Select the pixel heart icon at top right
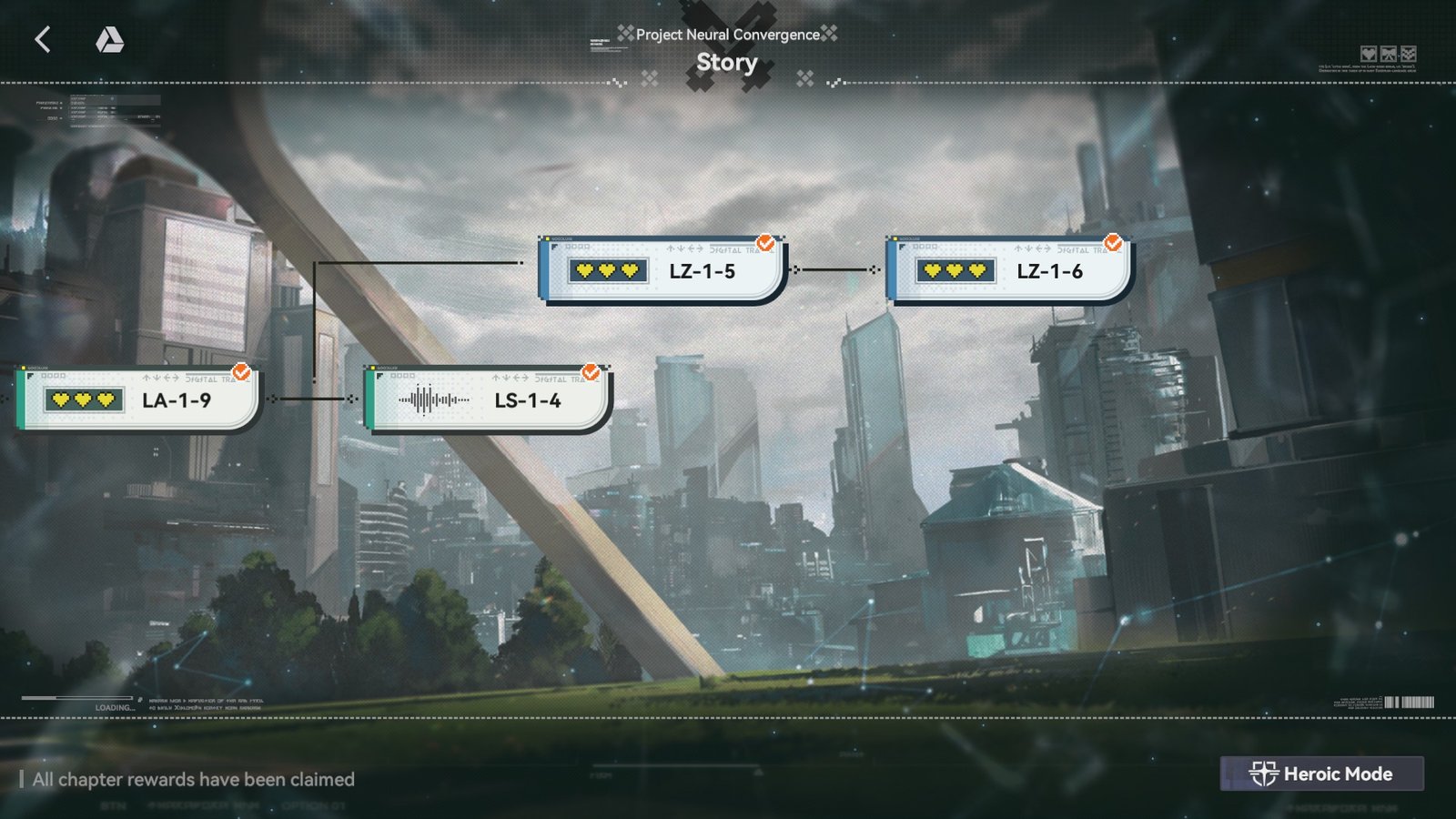This screenshot has height=819, width=1456. click(1368, 54)
